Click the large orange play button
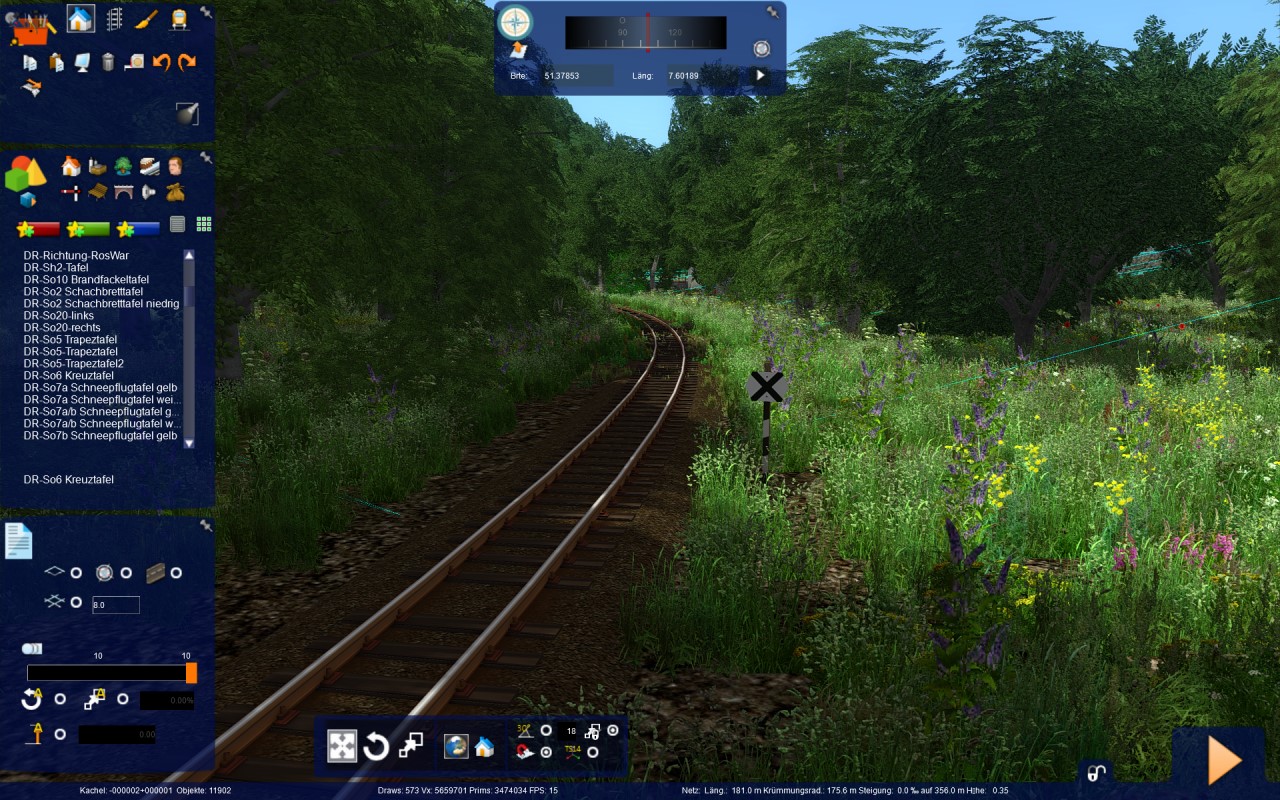The width and height of the screenshot is (1280, 800). pyautogui.click(x=1224, y=762)
